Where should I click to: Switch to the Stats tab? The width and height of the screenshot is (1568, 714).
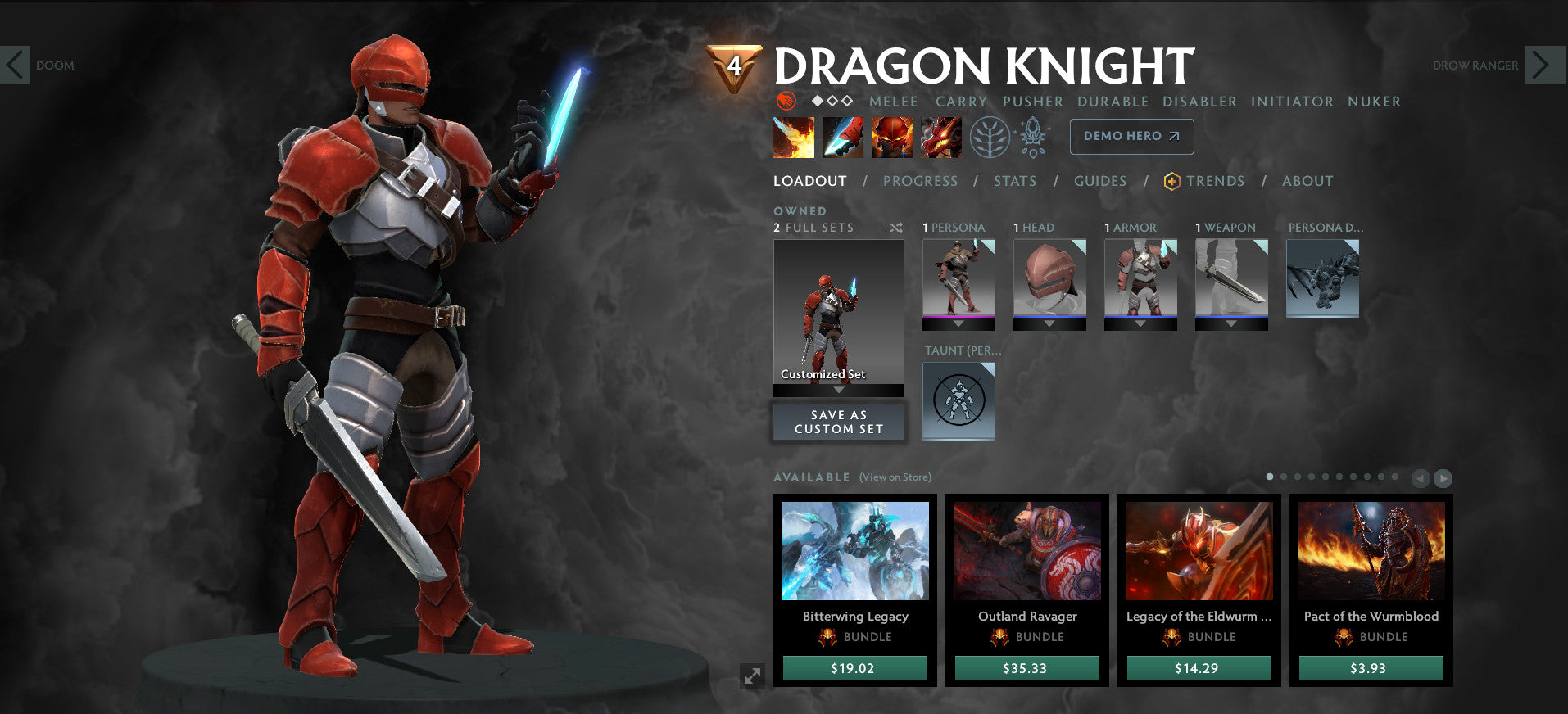click(1015, 181)
